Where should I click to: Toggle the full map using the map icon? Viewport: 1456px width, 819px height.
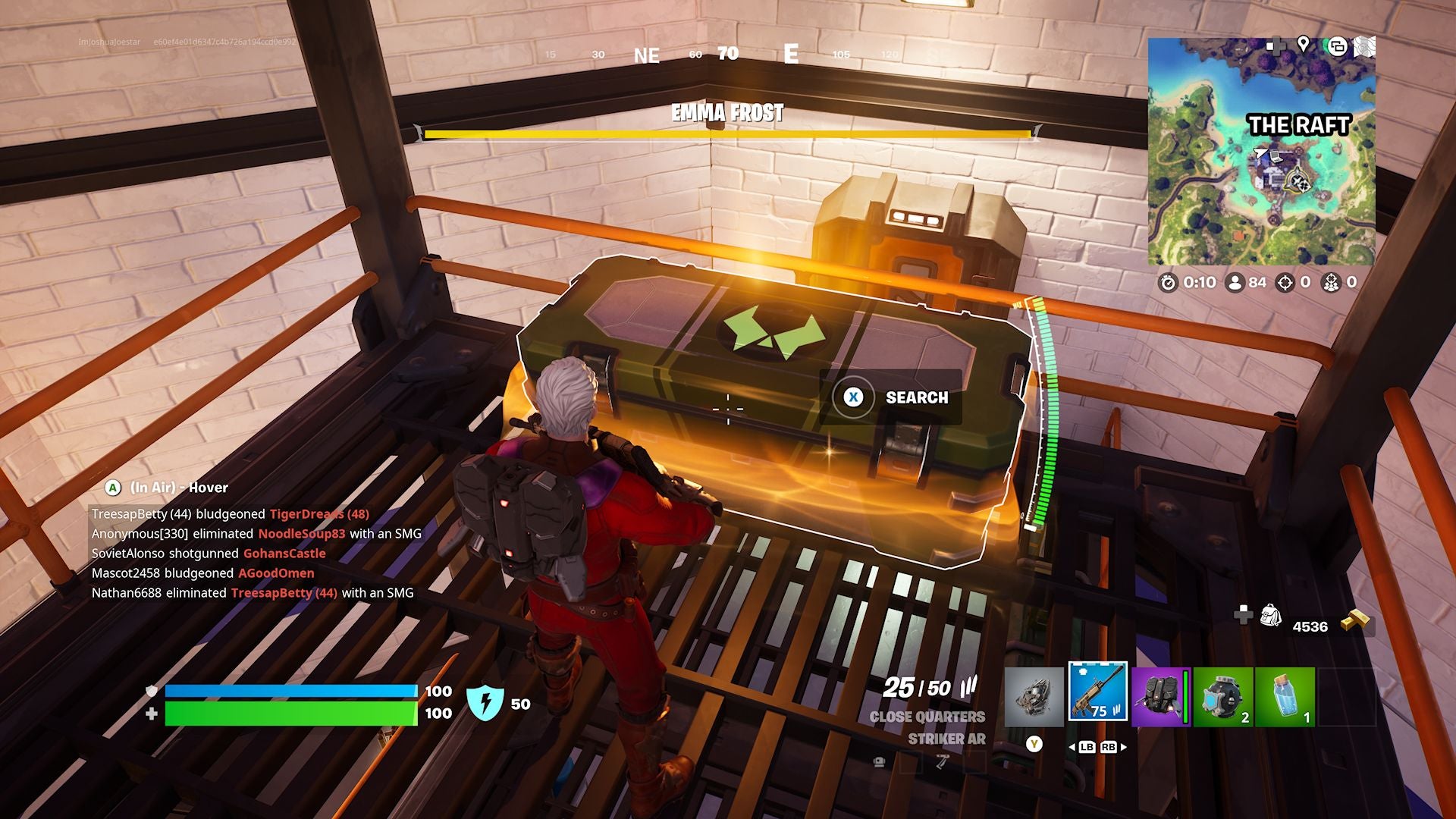pyautogui.click(x=1365, y=45)
